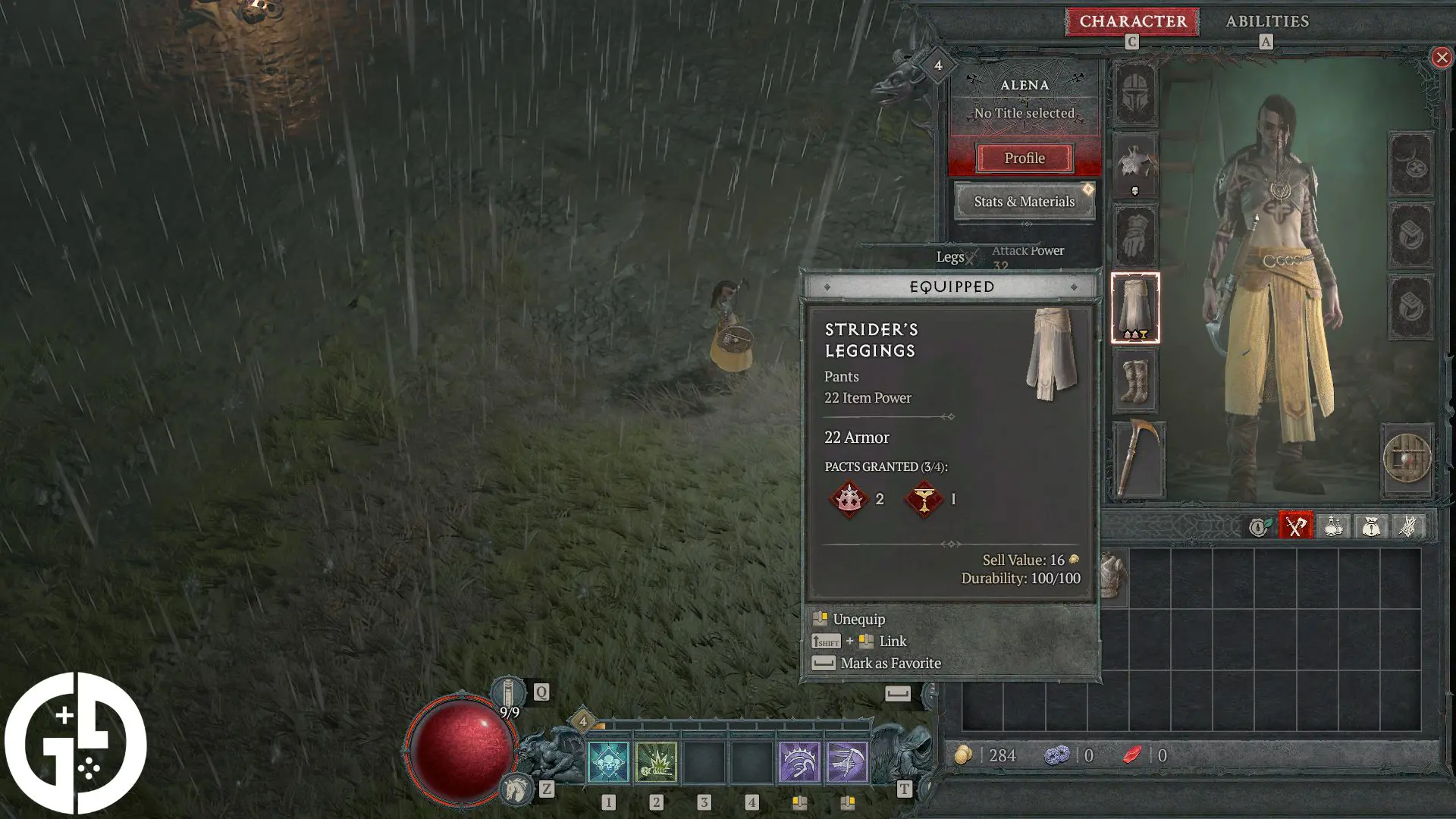The image size is (1456, 819).
Task: Summon mount using the horse icon
Action: 518,786
